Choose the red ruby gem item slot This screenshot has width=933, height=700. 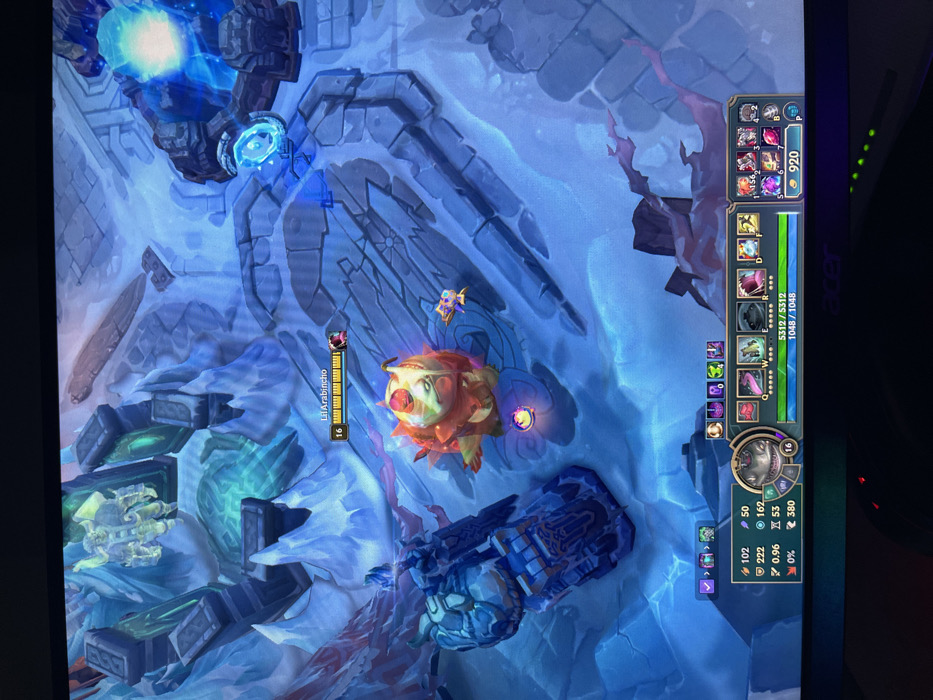tap(771, 137)
